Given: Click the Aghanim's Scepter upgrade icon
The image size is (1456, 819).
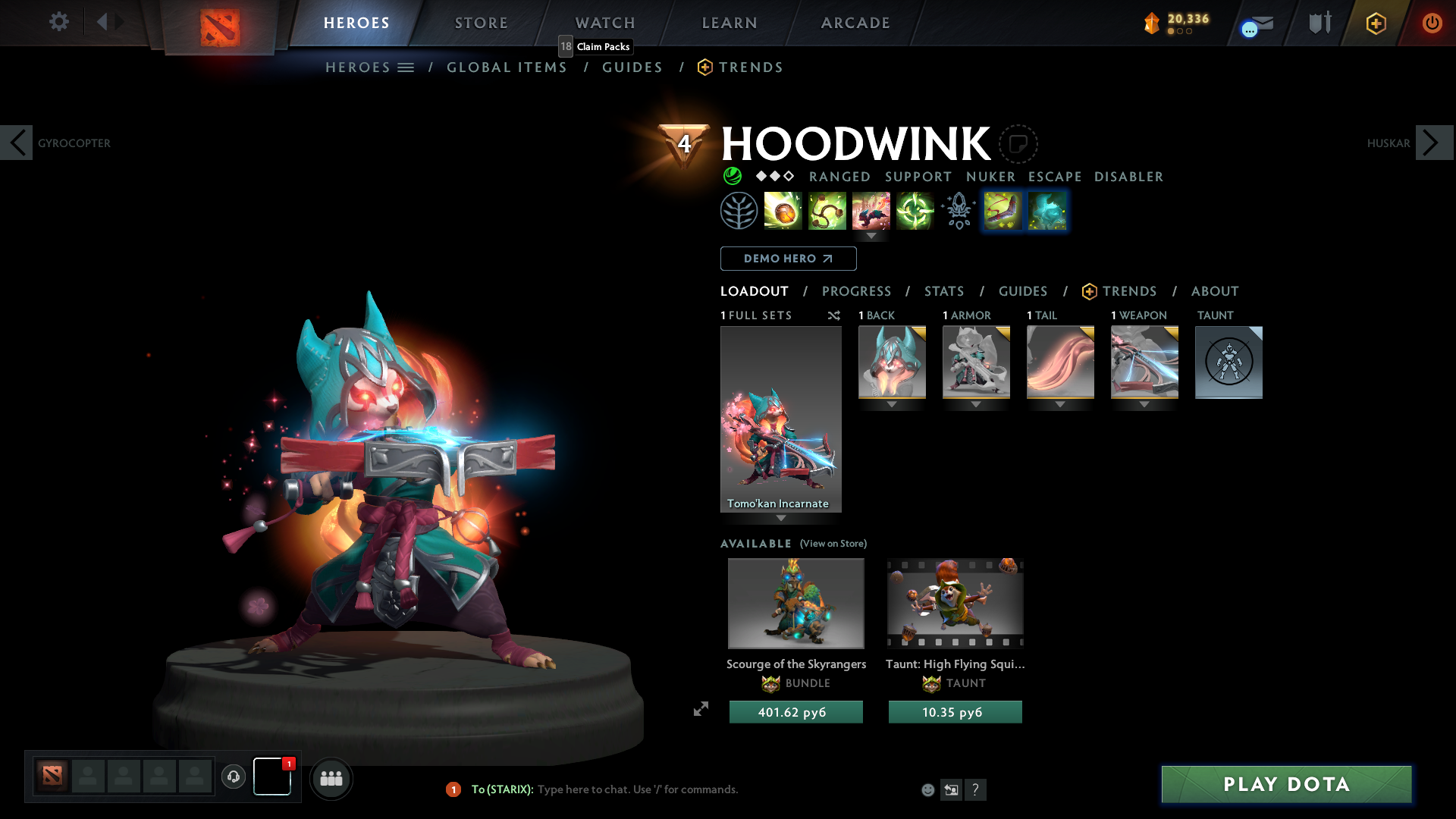Looking at the screenshot, I should pos(958,211).
